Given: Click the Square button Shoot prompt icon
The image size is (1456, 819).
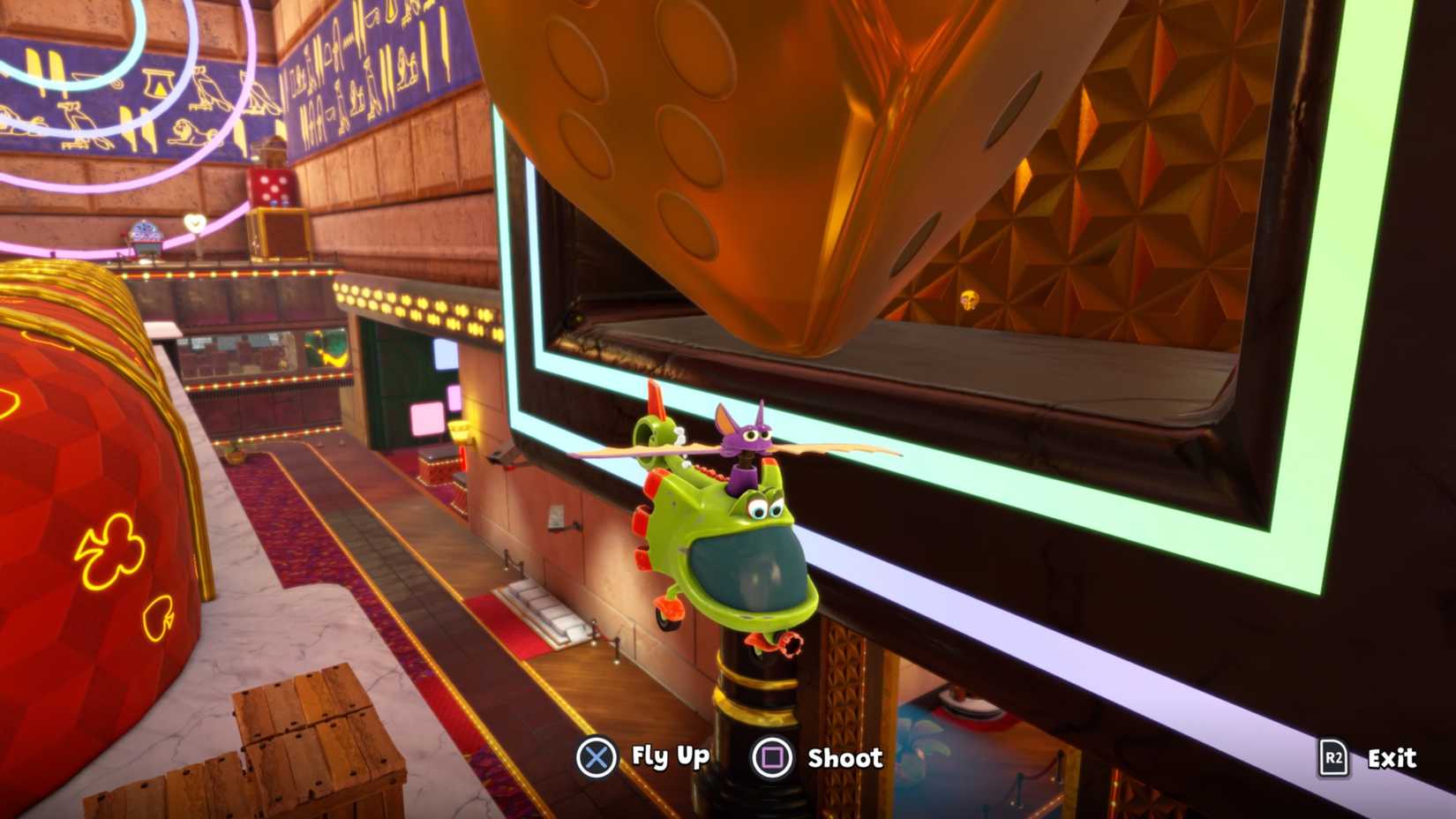Looking at the screenshot, I should point(775,757).
